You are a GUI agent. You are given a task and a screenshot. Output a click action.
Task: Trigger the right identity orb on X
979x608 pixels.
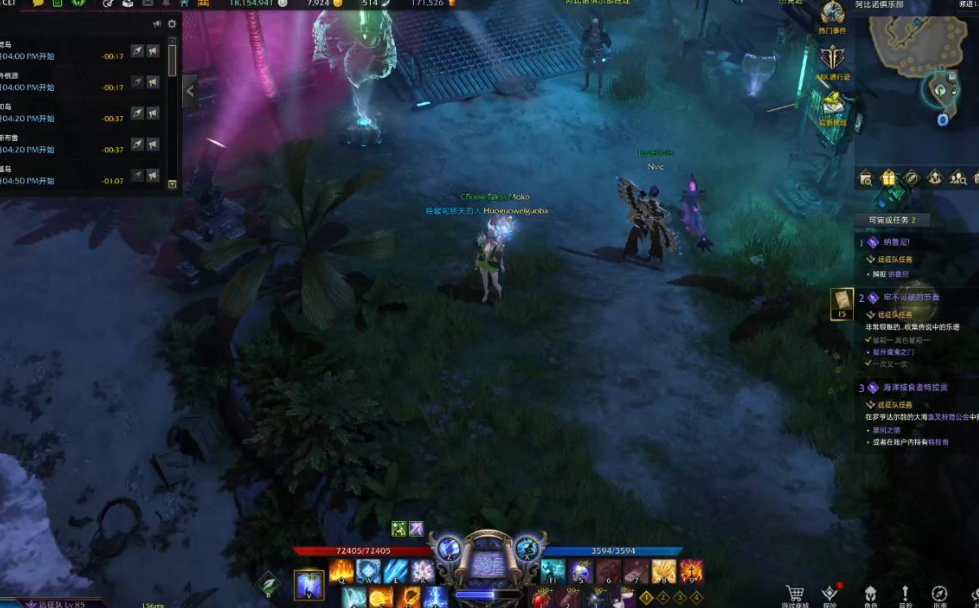pos(527,549)
